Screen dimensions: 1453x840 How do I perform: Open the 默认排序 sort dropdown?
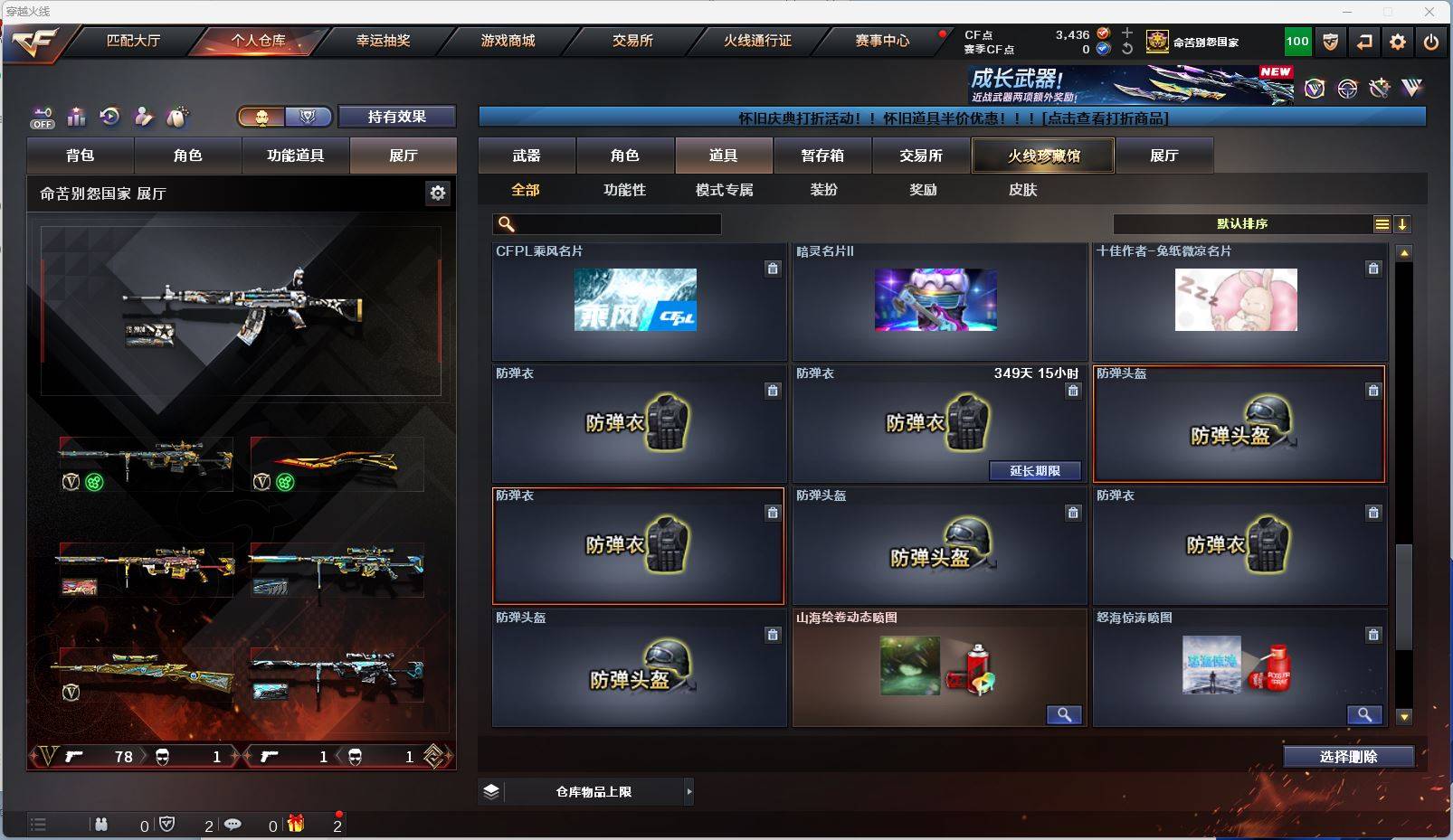tap(1242, 224)
